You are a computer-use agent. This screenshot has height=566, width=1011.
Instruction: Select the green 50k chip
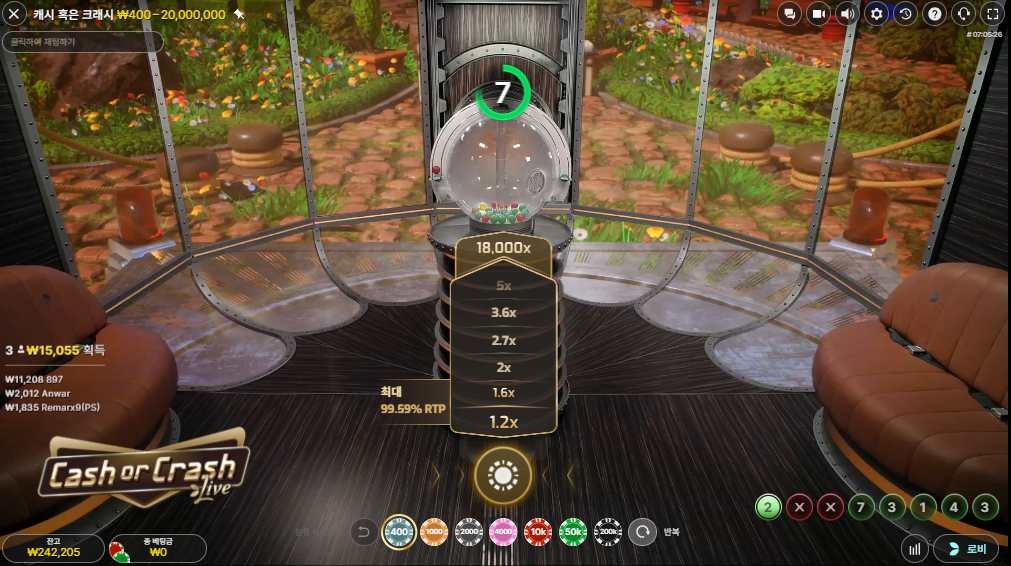click(x=573, y=532)
